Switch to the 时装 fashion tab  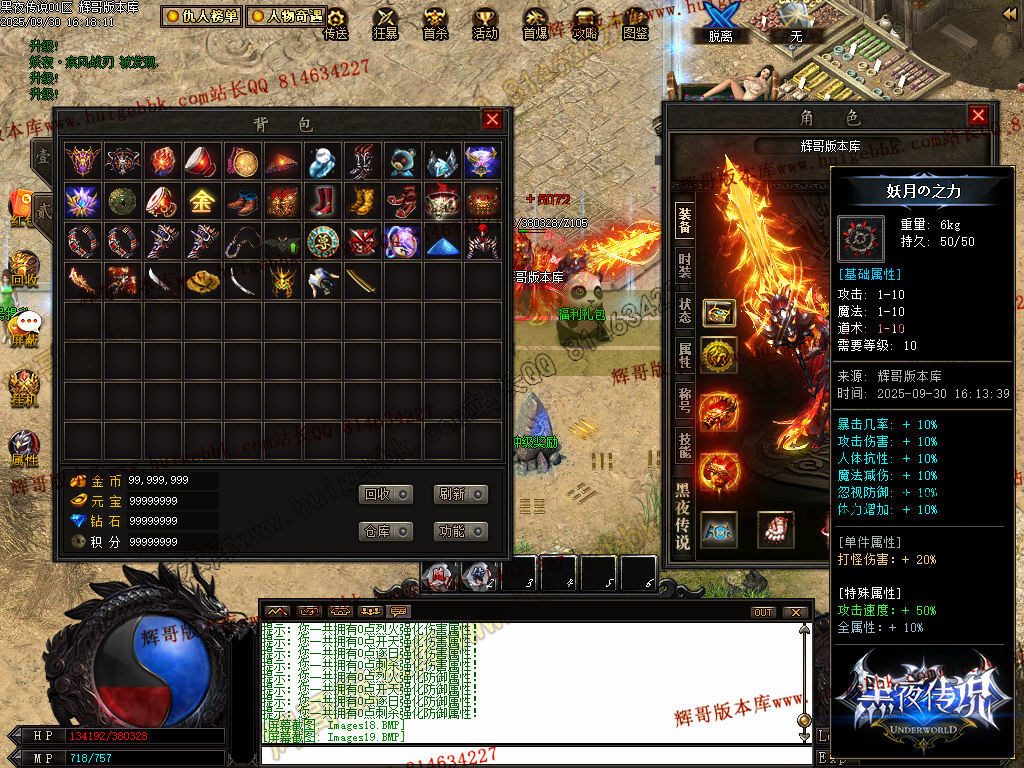pos(684,265)
